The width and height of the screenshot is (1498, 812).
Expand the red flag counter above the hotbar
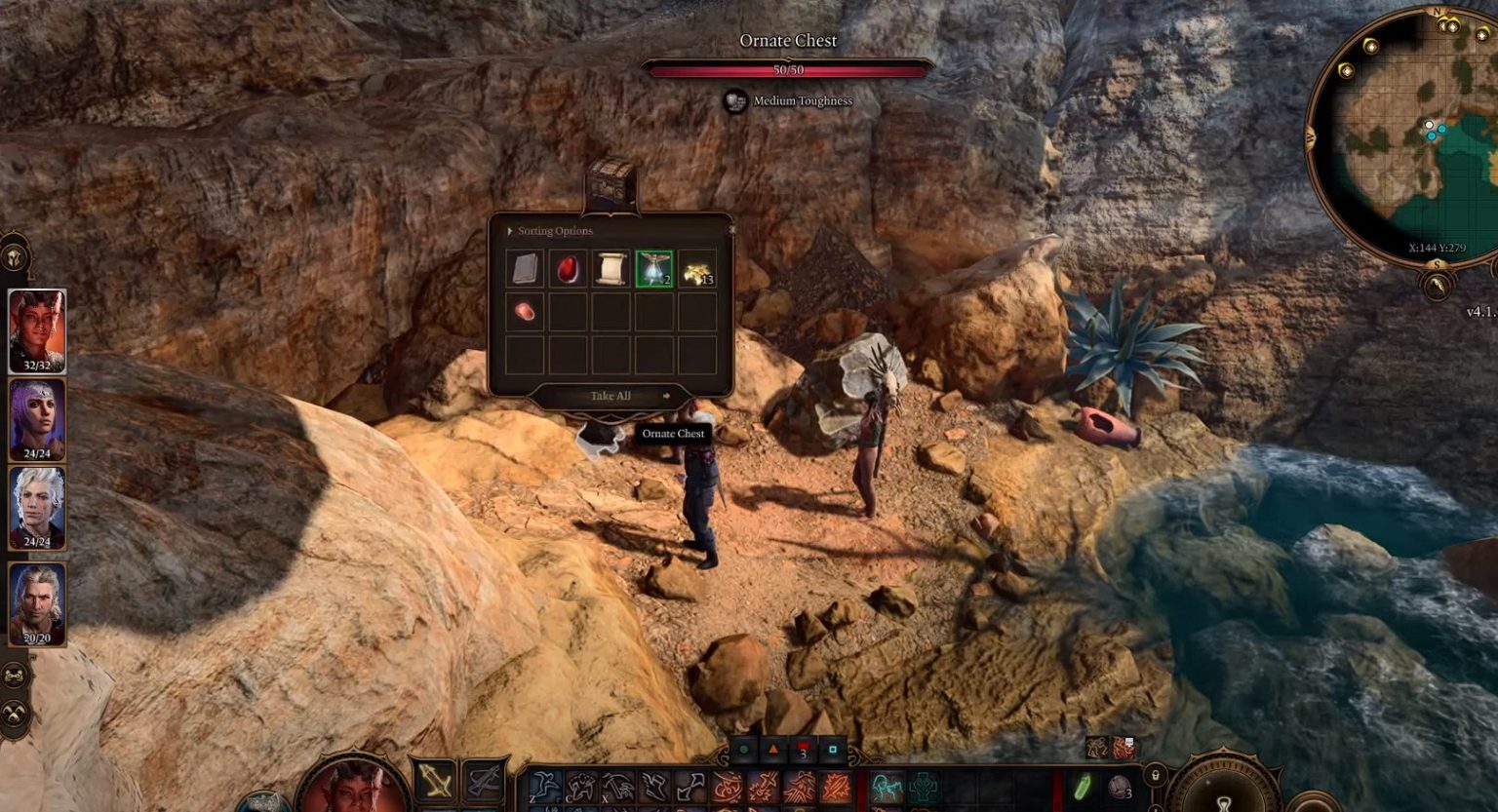click(802, 748)
